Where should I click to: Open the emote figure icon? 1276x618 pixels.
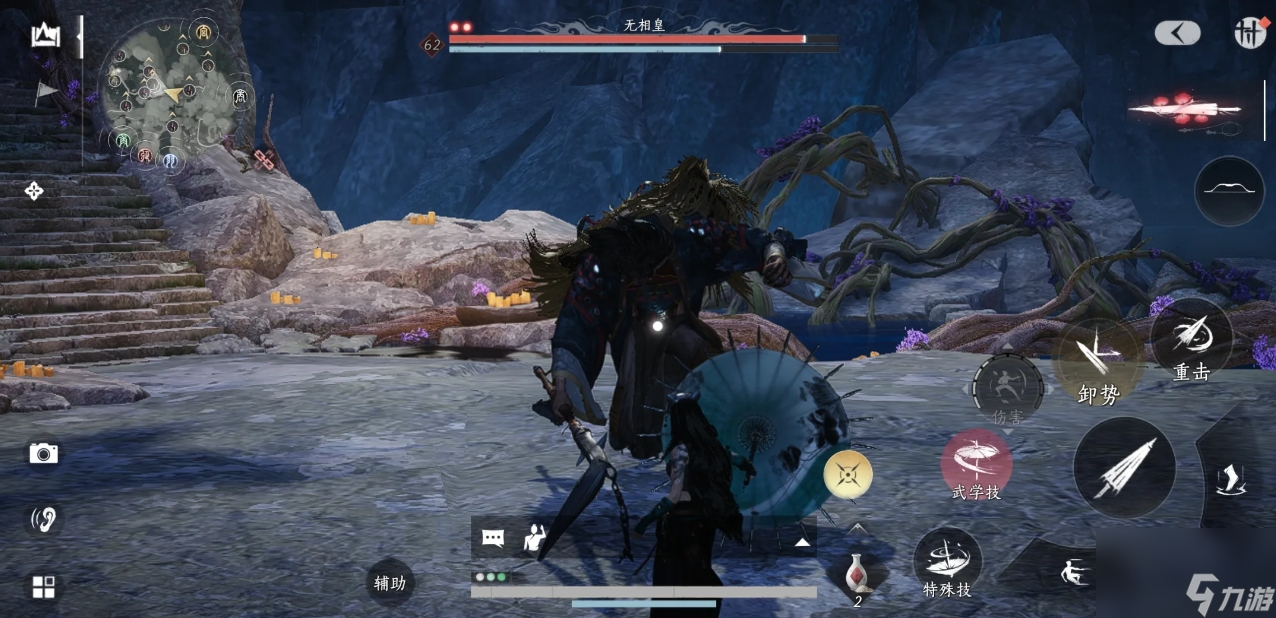[535, 538]
